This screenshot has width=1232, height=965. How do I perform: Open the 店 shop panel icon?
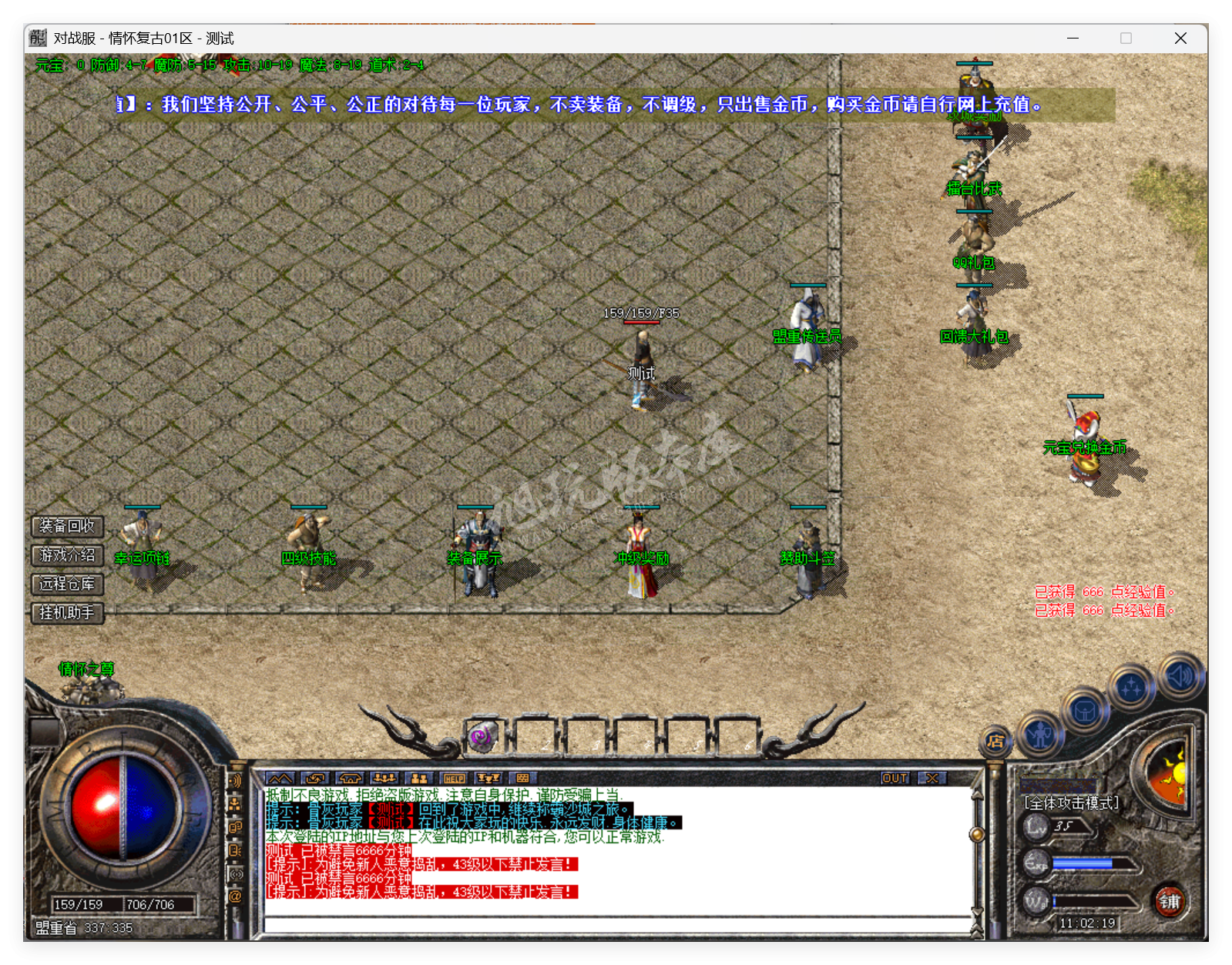995,741
